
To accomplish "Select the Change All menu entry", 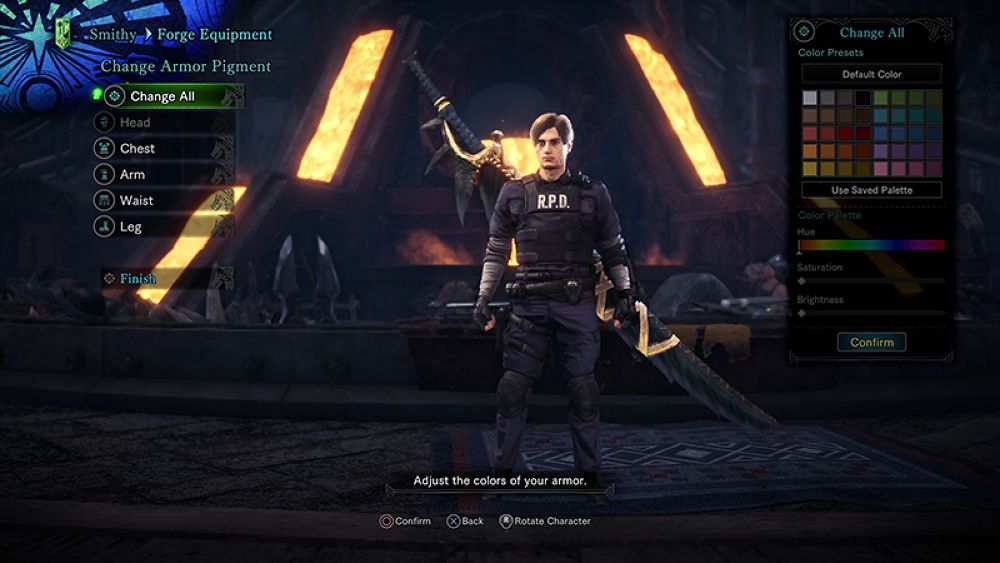I will pos(163,97).
